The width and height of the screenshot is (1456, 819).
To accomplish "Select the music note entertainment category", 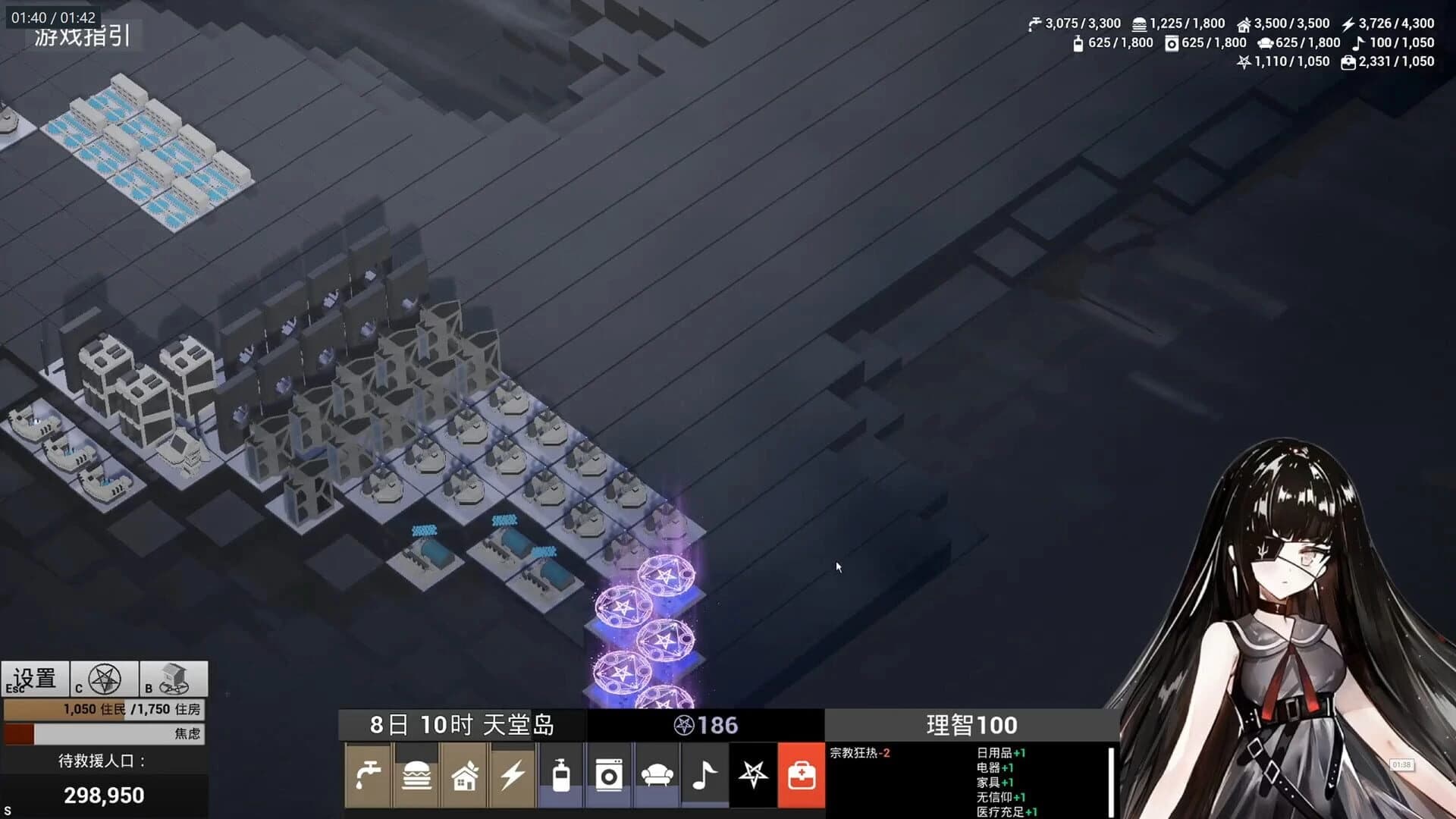I will [x=704, y=775].
